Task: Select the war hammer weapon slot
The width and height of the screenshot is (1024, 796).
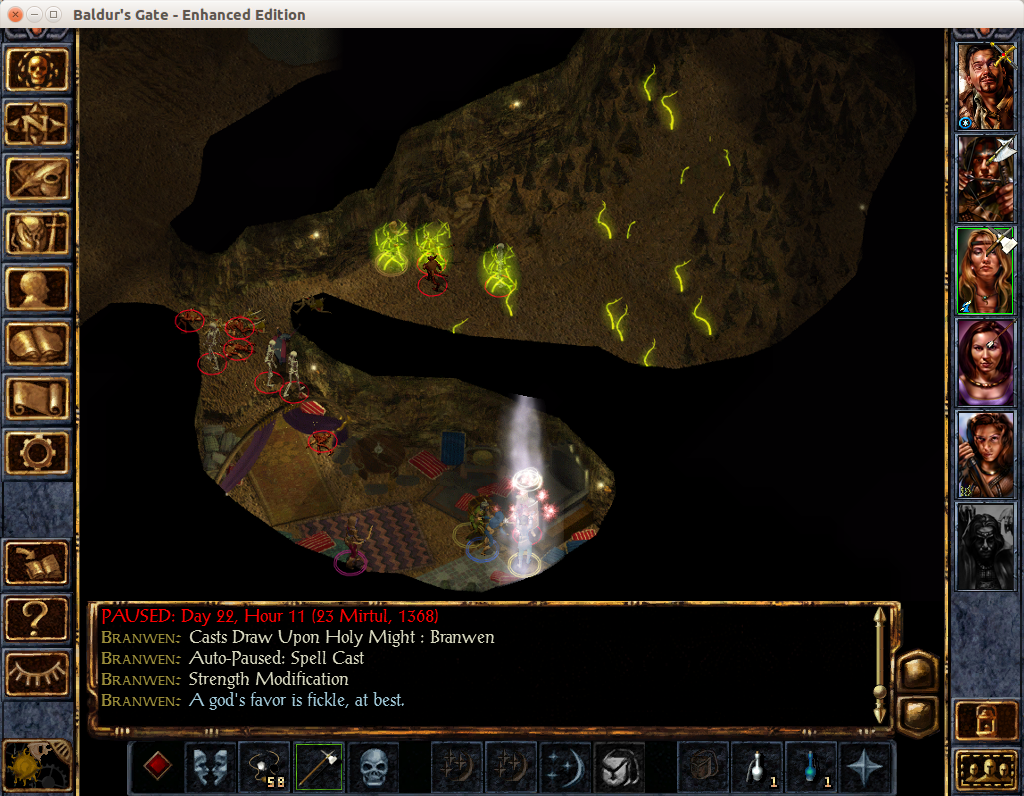Action: 319,767
